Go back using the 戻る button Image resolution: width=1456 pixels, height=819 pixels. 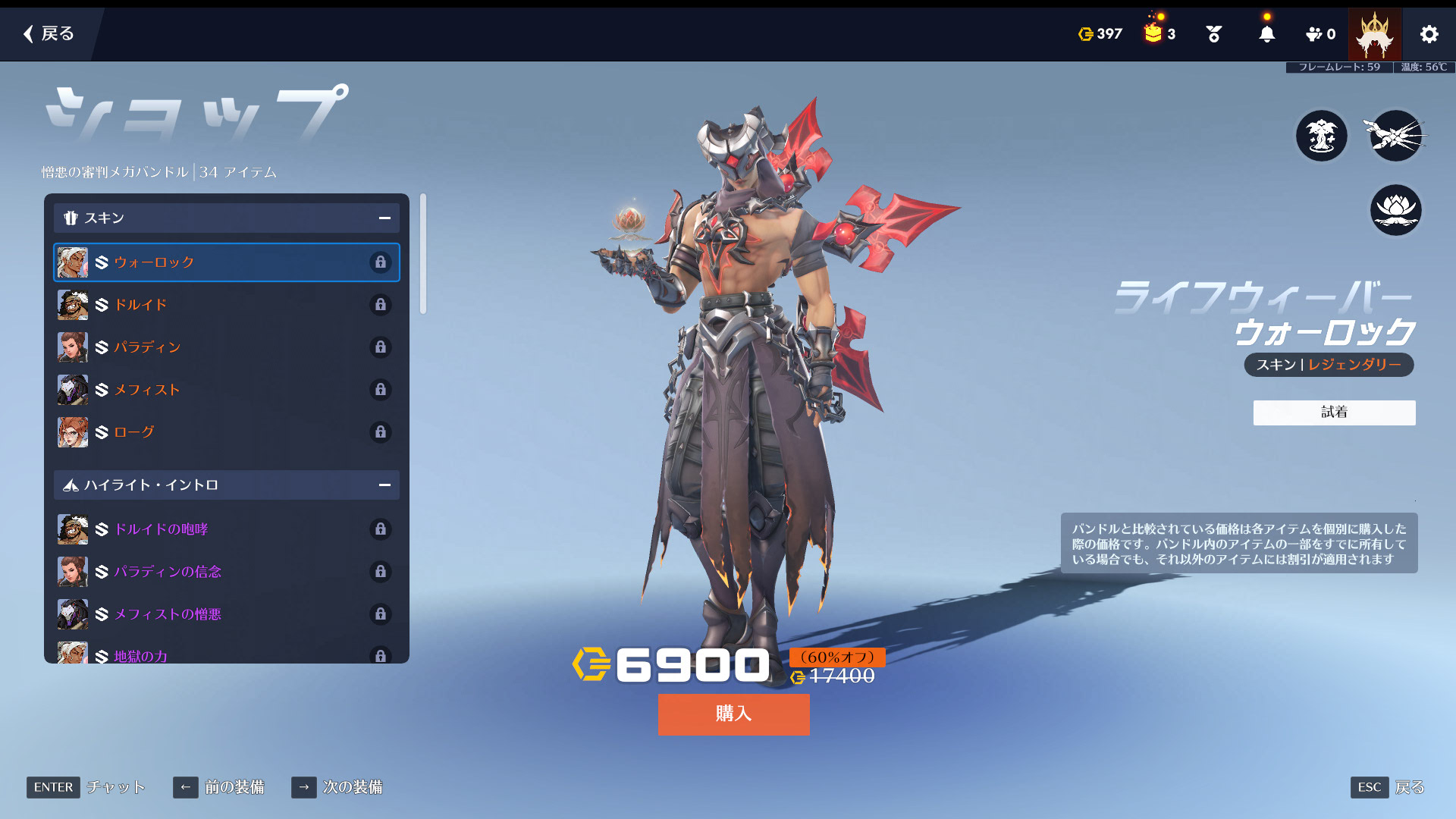coord(49,33)
